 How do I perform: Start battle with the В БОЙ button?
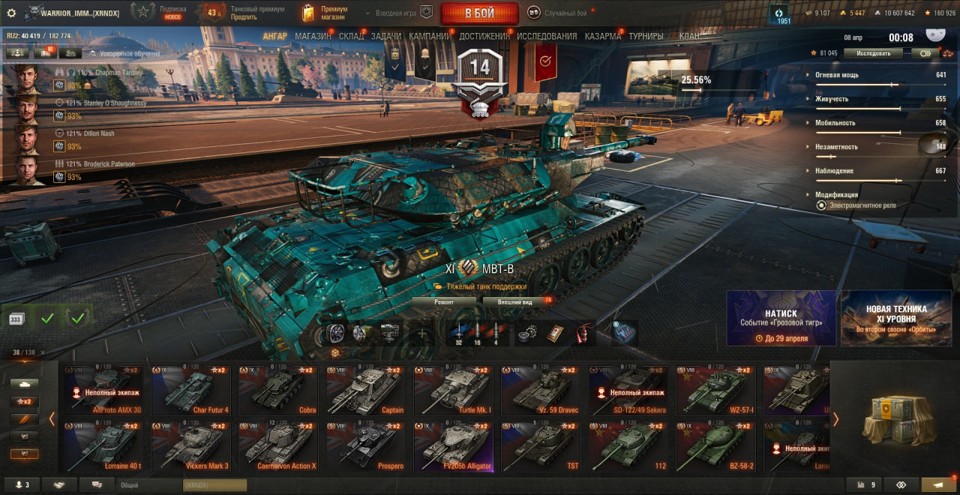(478, 13)
